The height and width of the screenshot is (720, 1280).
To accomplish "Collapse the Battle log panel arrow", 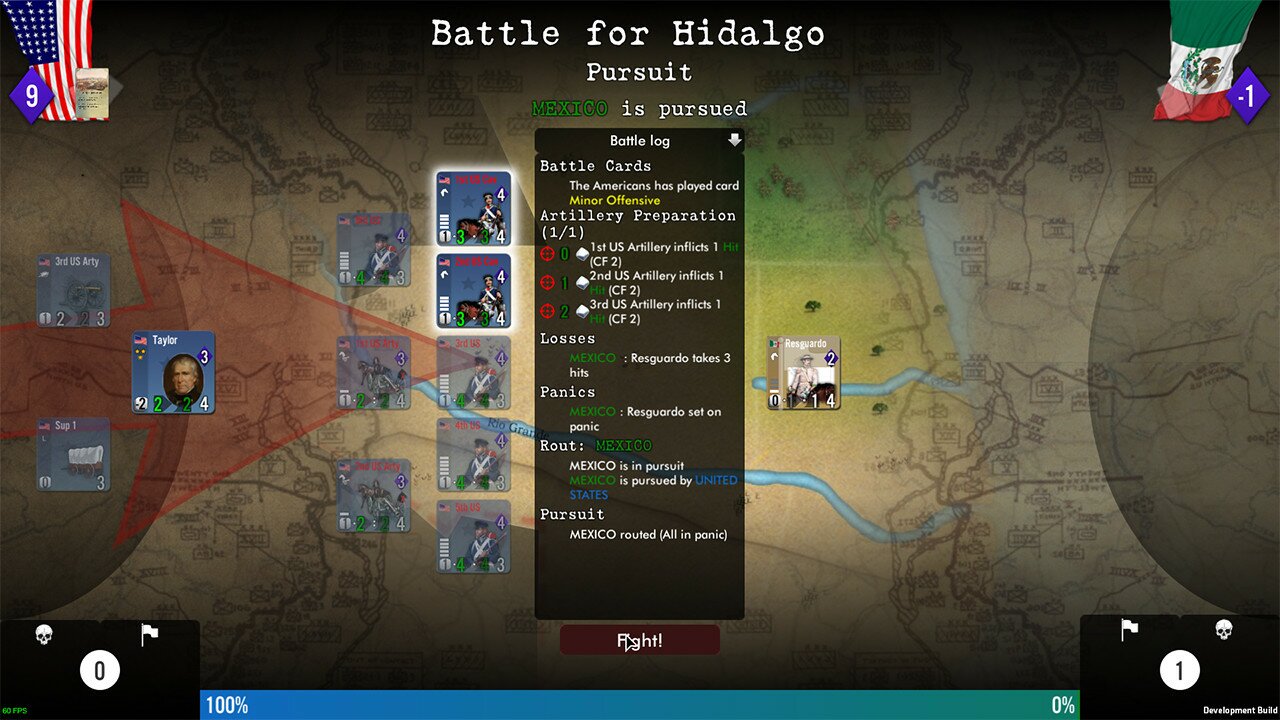I will (x=735, y=141).
